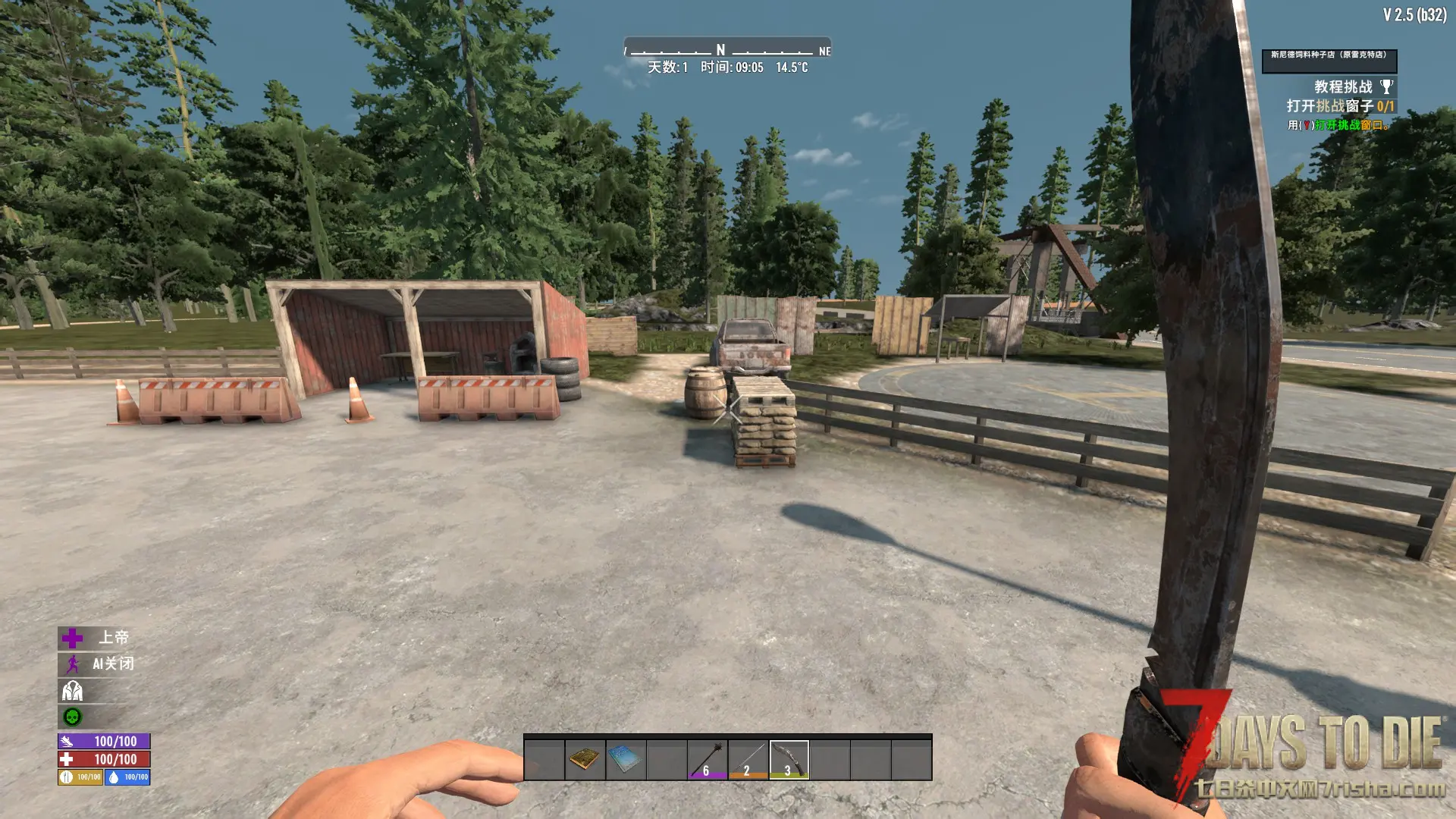Click the purple cross god mode buff
Viewport: 1456px width, 819px height.
coord(73,638)
